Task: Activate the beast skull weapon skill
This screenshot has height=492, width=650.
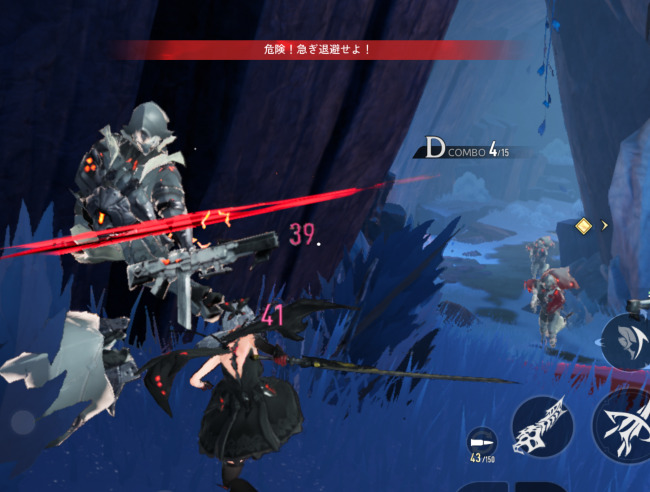Action: pyautogui.click(x=541, y=427)
